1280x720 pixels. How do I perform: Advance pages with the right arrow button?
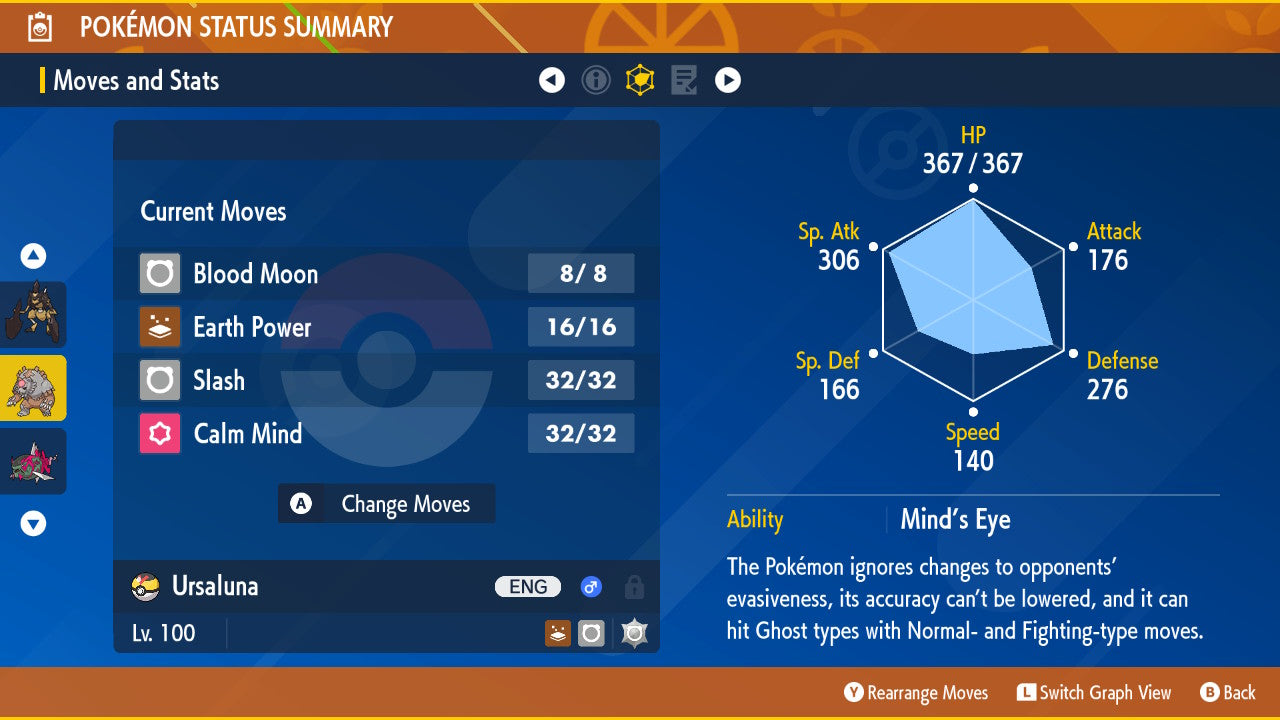728,80
